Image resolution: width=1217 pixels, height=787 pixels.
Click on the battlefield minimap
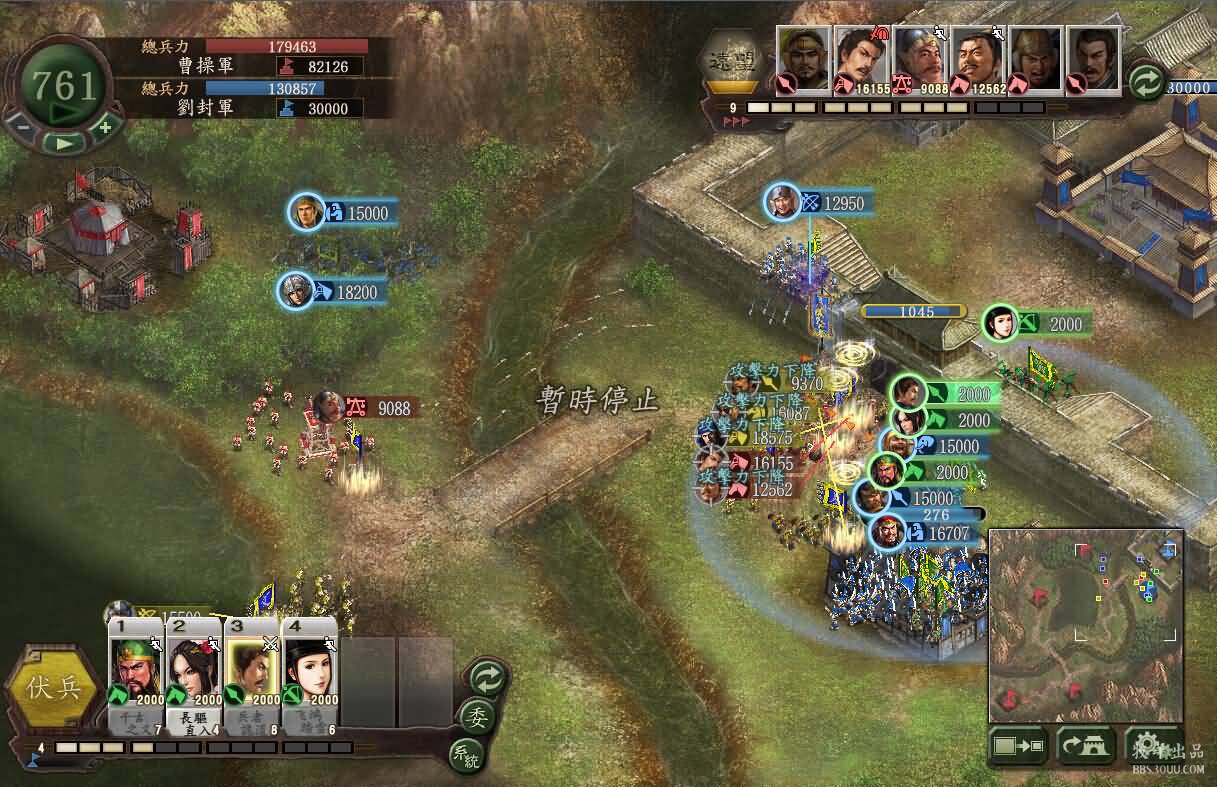[1085, 625]
